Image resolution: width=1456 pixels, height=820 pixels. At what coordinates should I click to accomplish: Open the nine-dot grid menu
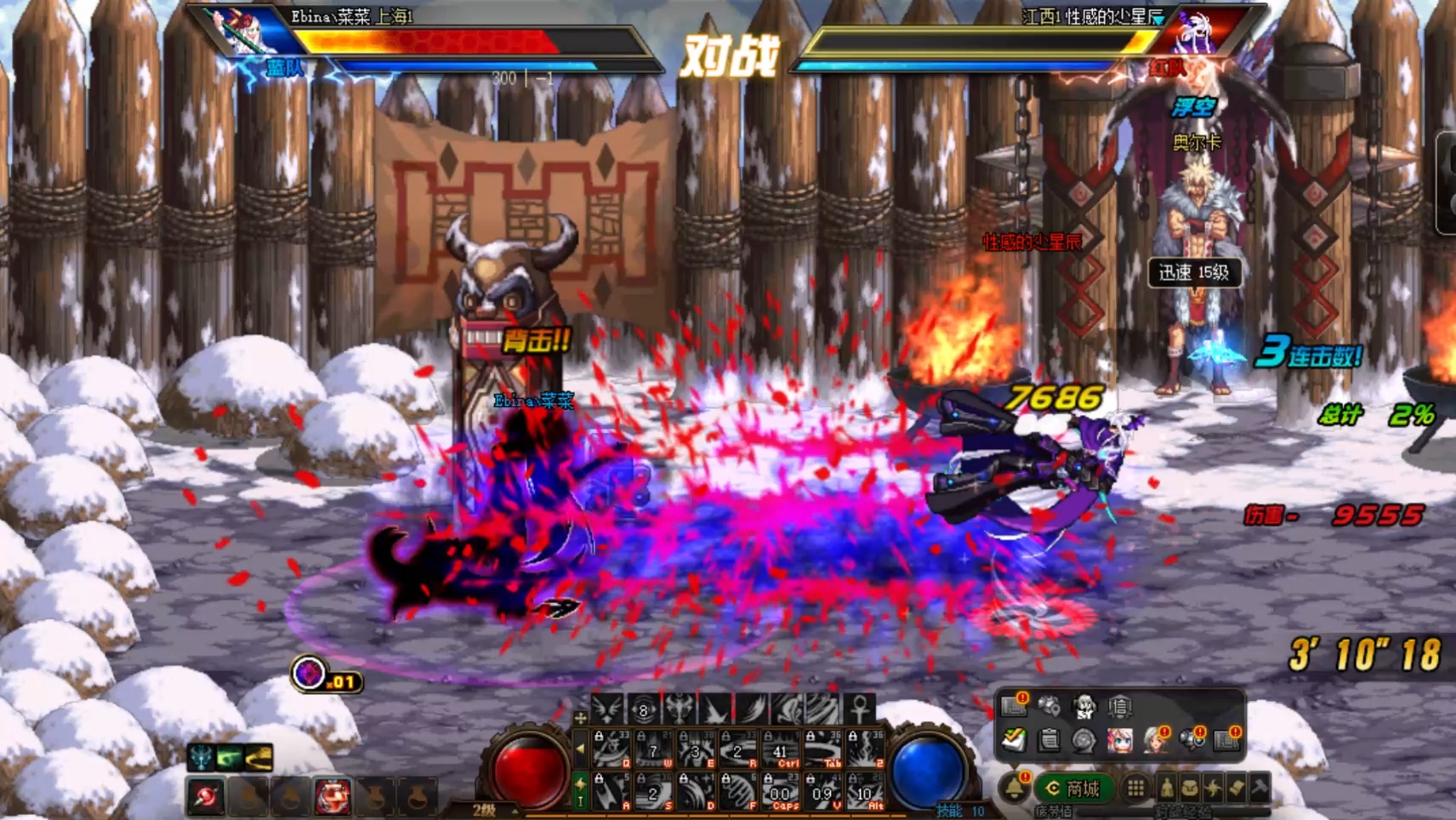coord(1135,789)
